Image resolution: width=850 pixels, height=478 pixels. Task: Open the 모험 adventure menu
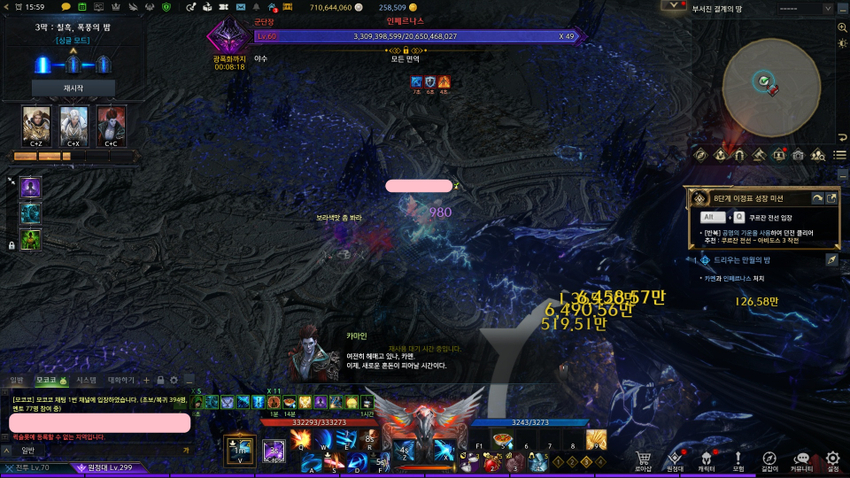[738, 459]
